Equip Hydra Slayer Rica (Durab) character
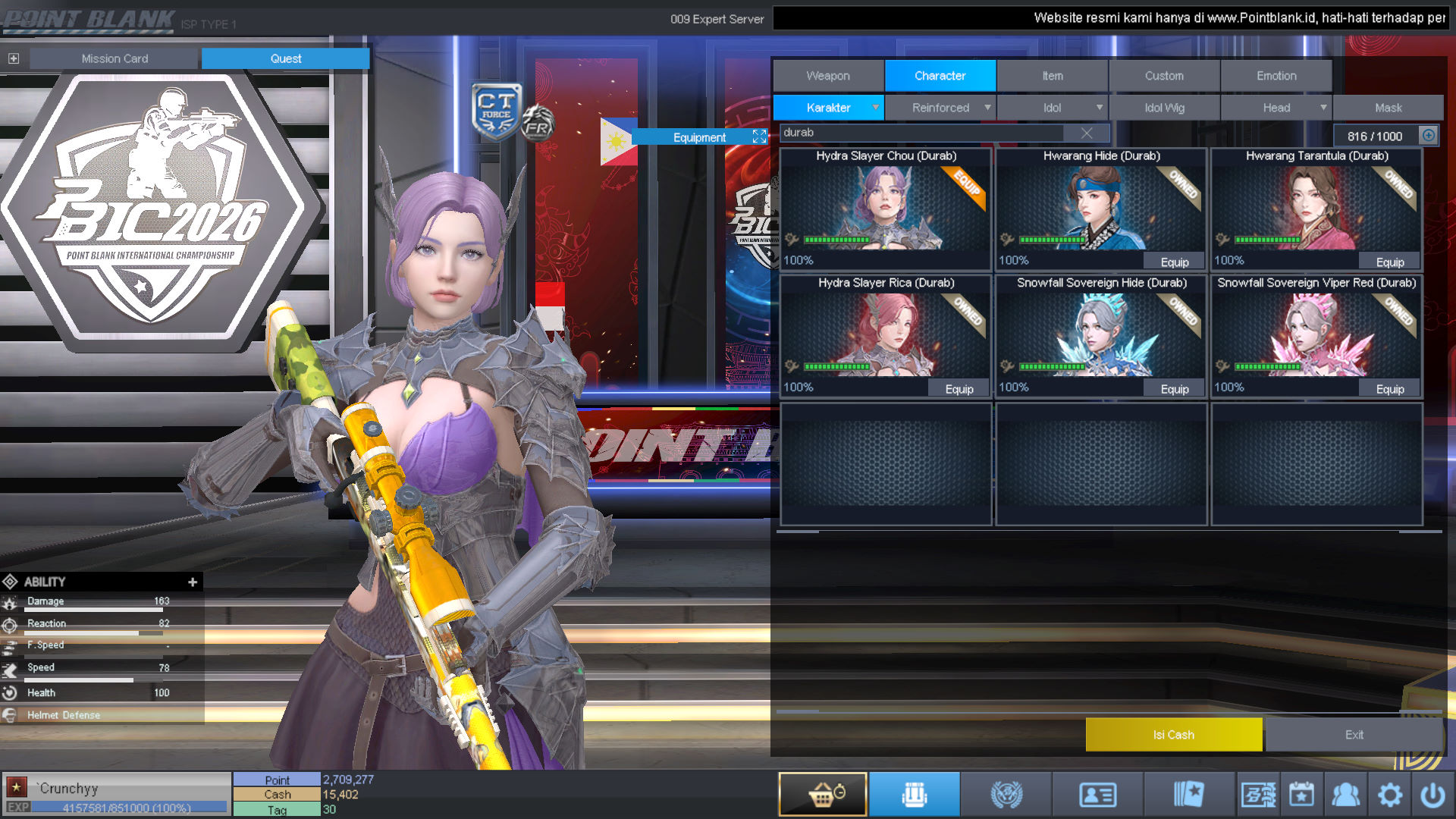 959,389
